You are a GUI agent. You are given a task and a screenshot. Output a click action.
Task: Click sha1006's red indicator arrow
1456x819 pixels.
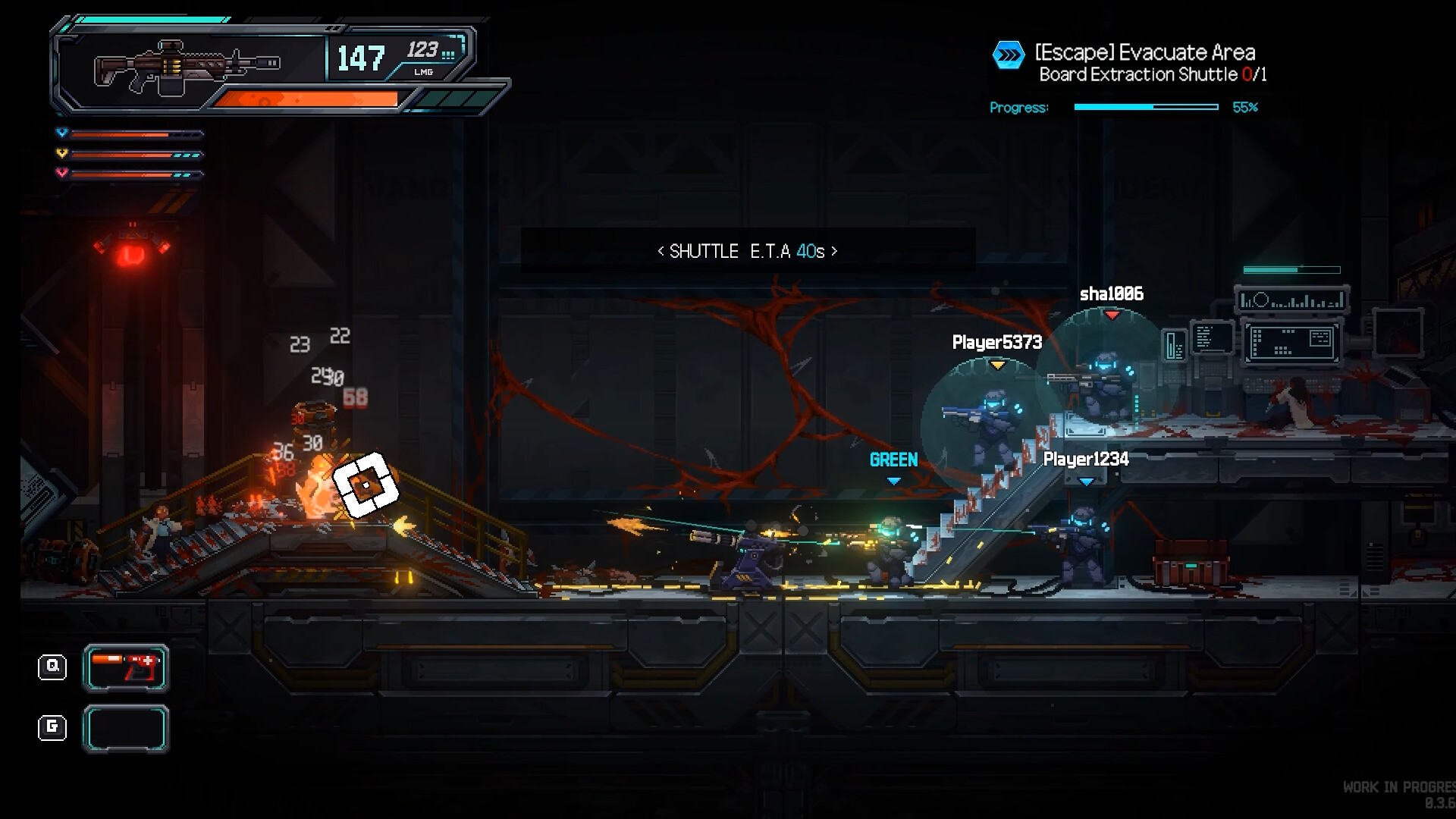pos(1113,313)
